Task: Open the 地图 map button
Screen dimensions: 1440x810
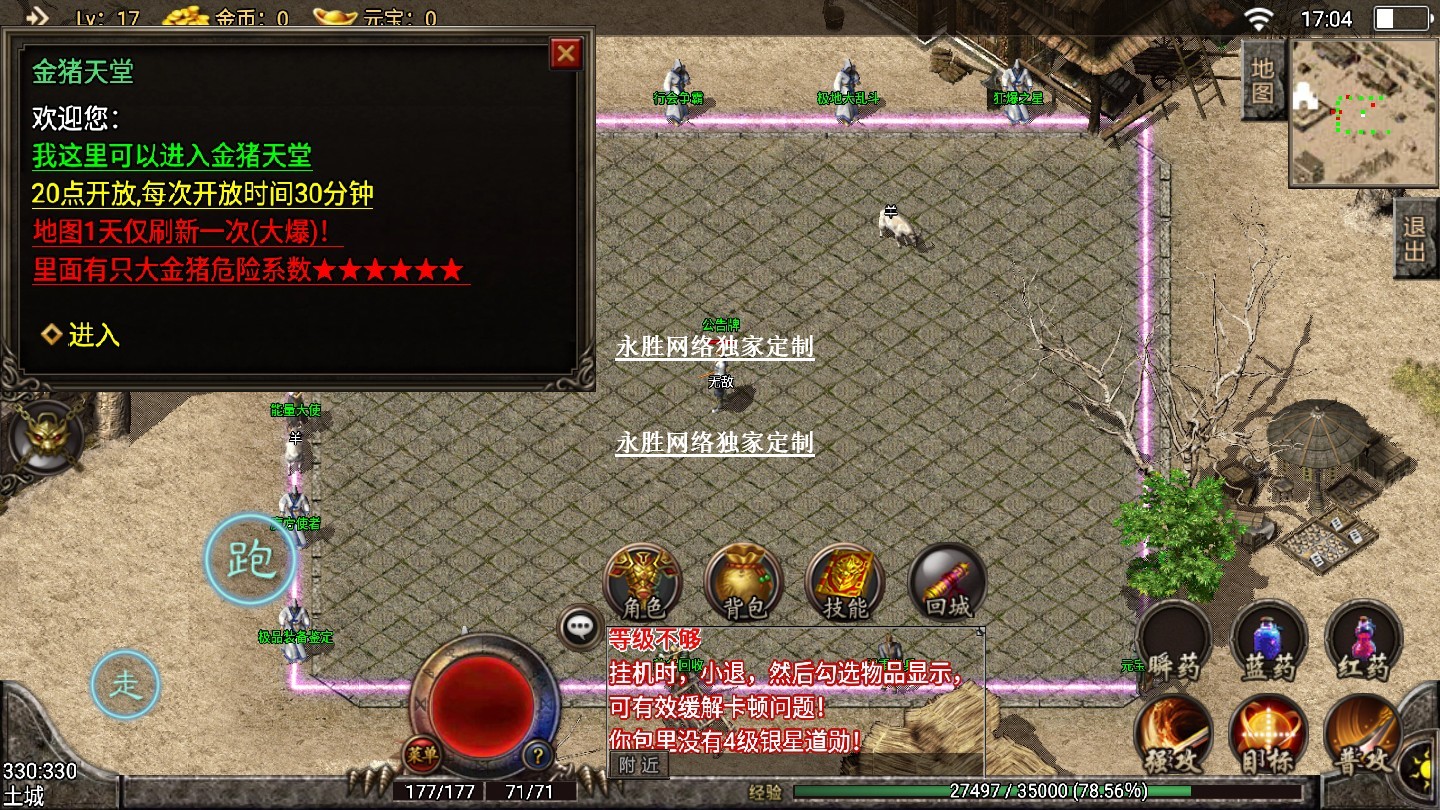Action: pyautogui.click(x=1263, y=81)
